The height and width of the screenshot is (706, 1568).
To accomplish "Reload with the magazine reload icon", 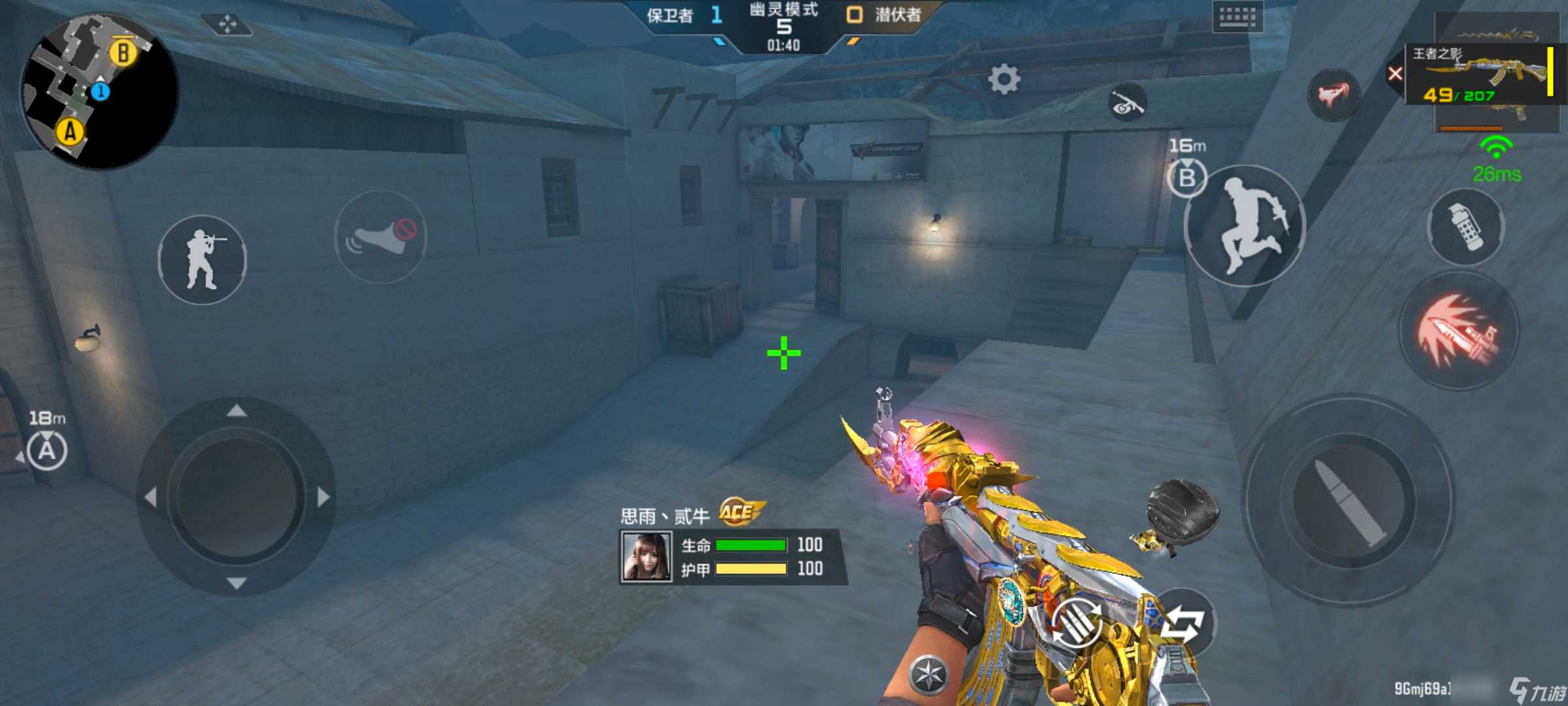I will tap(1076, 624).
